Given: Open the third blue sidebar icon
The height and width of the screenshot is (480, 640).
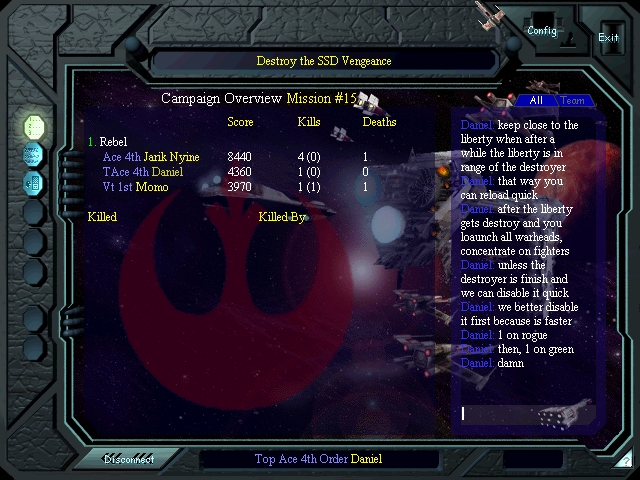Looking at the screenshot, I should click(x=34, y=183).
